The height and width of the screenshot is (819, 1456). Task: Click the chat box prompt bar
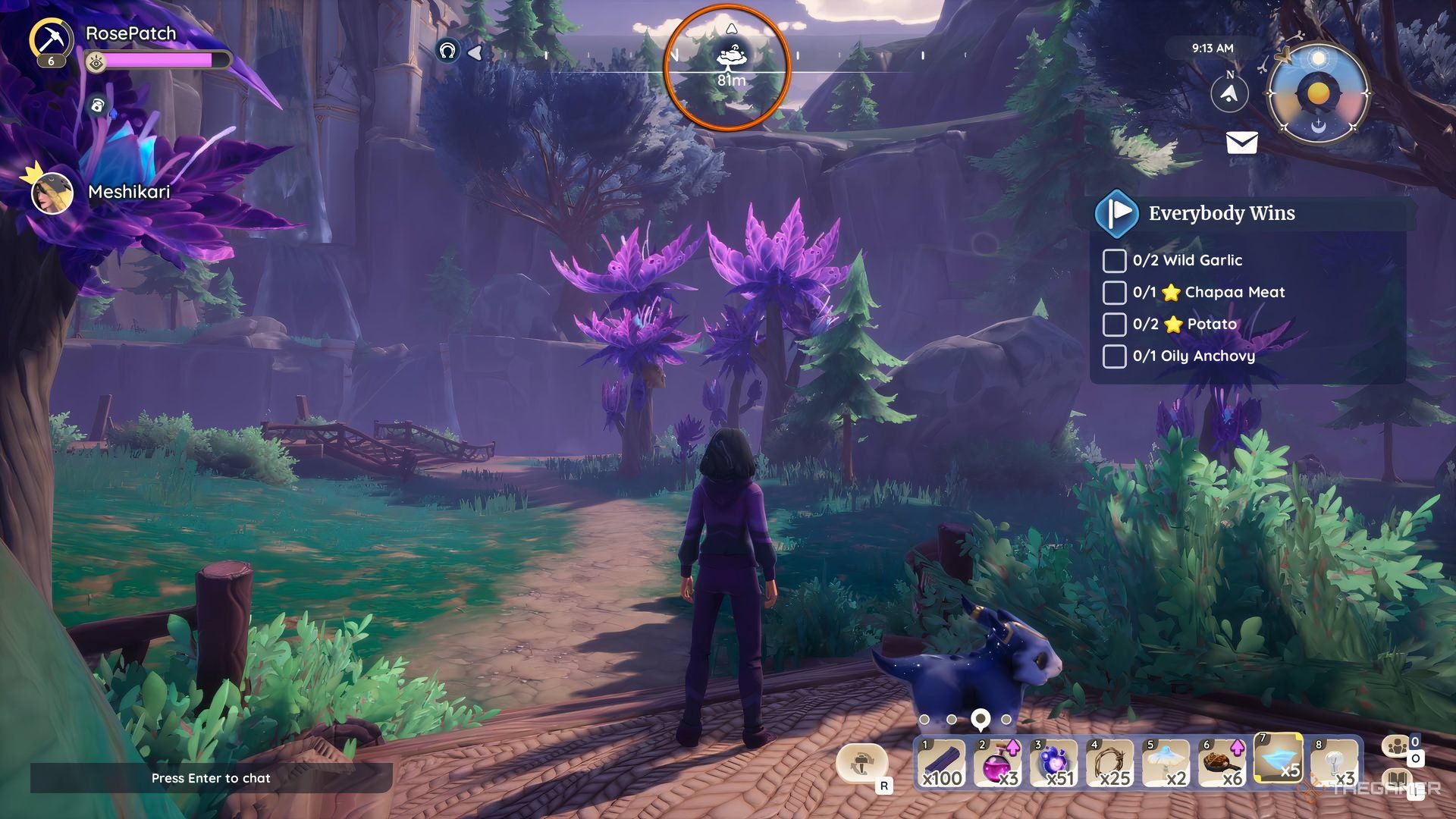coord(211,778)
